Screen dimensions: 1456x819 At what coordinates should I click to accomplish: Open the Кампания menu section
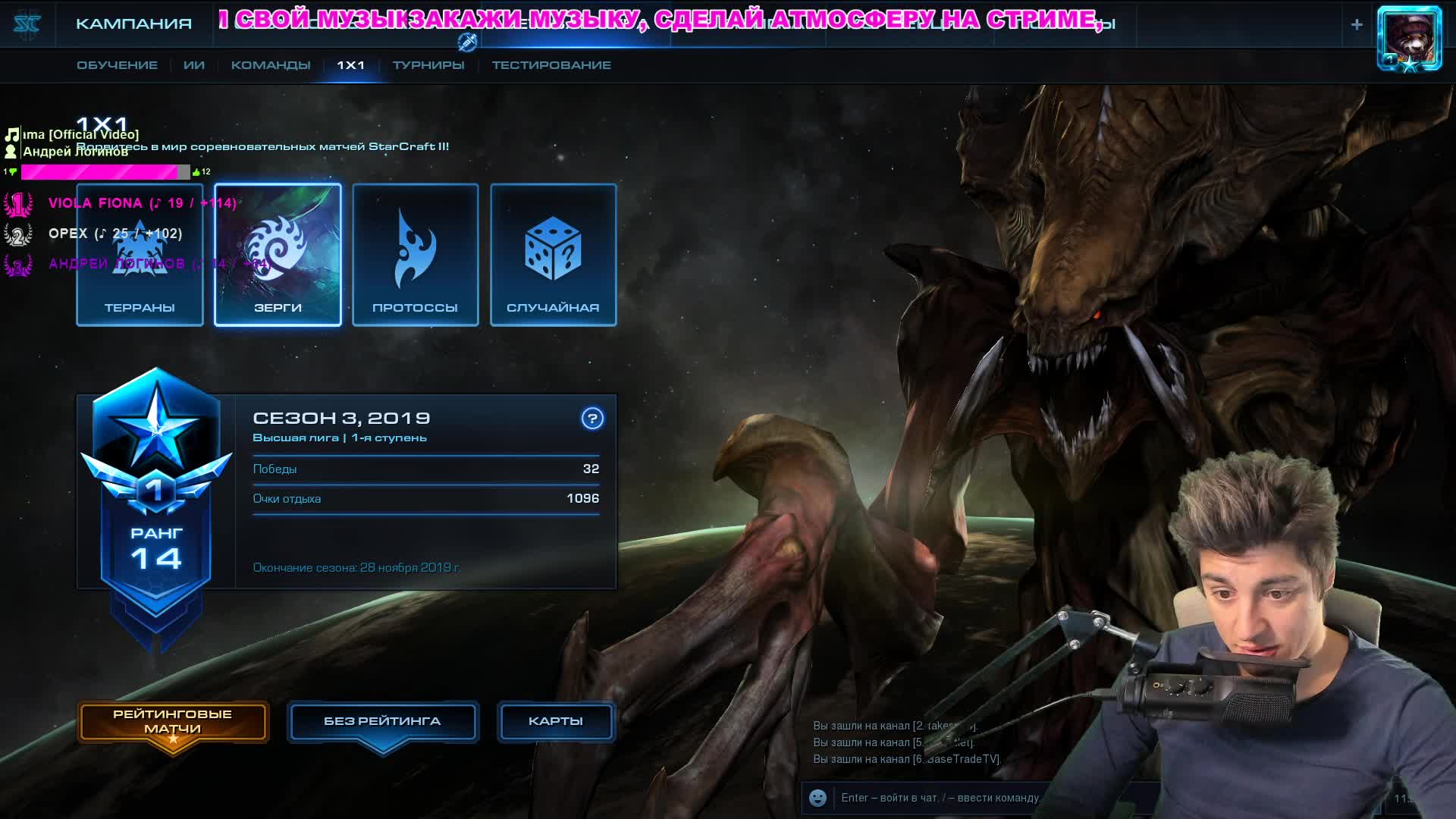pos(133,24)
